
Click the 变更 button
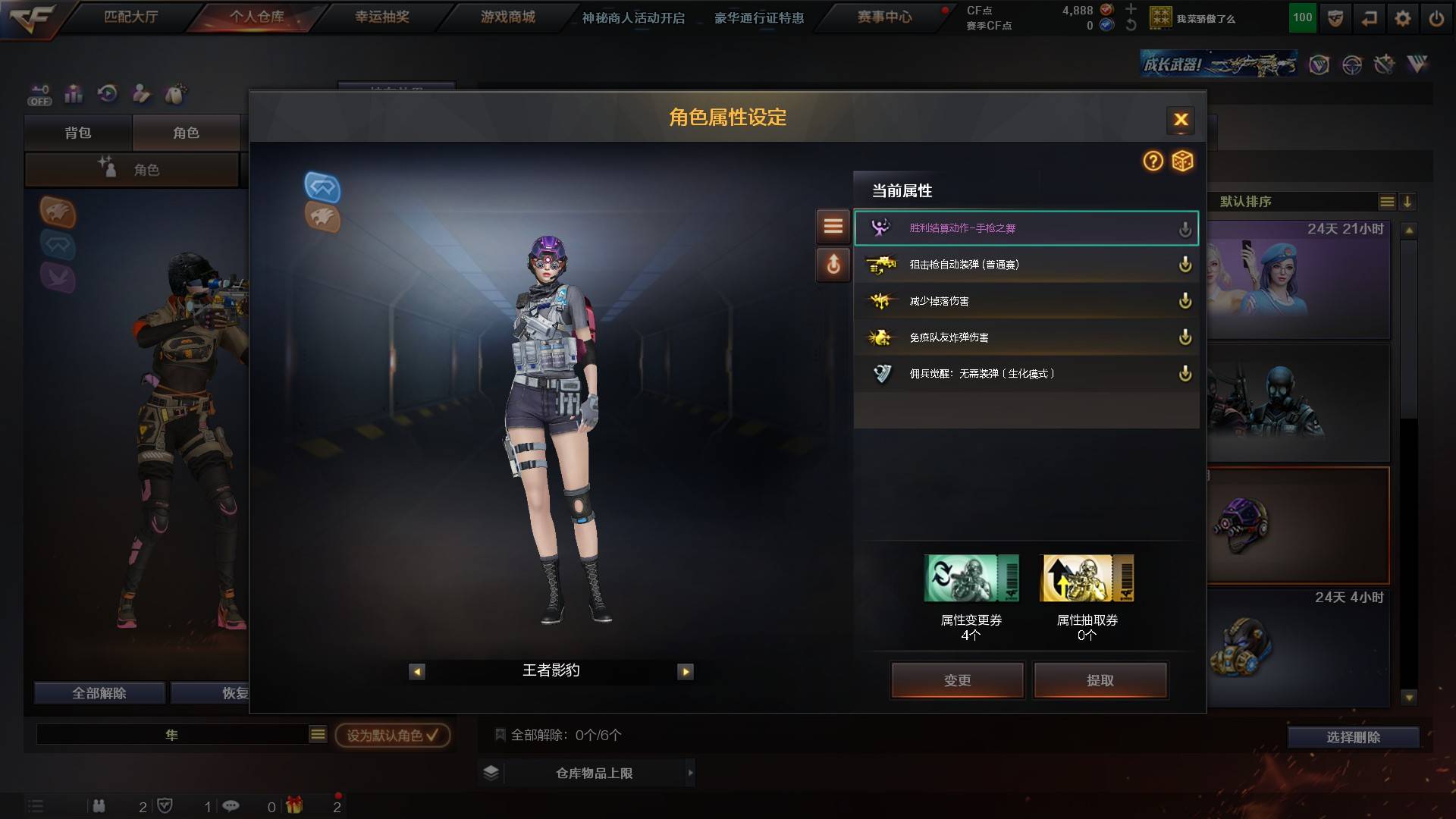pyautogui.click(x=957, y=679)
